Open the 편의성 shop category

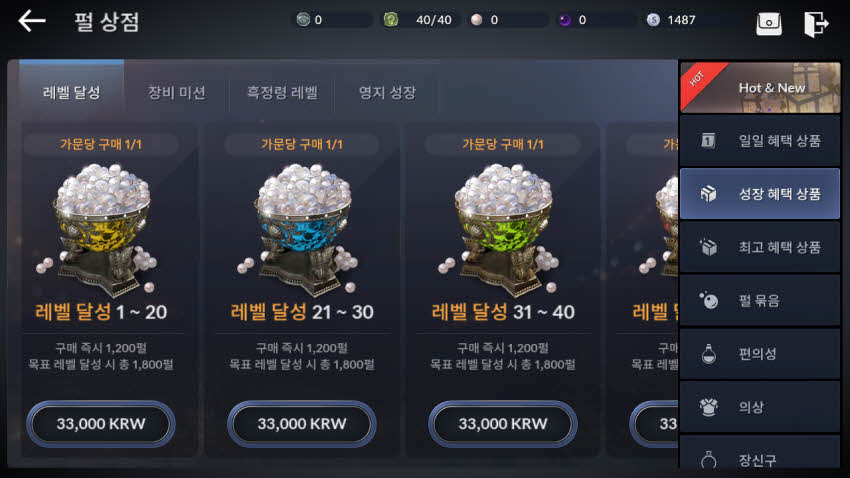(x=760, y=354)
